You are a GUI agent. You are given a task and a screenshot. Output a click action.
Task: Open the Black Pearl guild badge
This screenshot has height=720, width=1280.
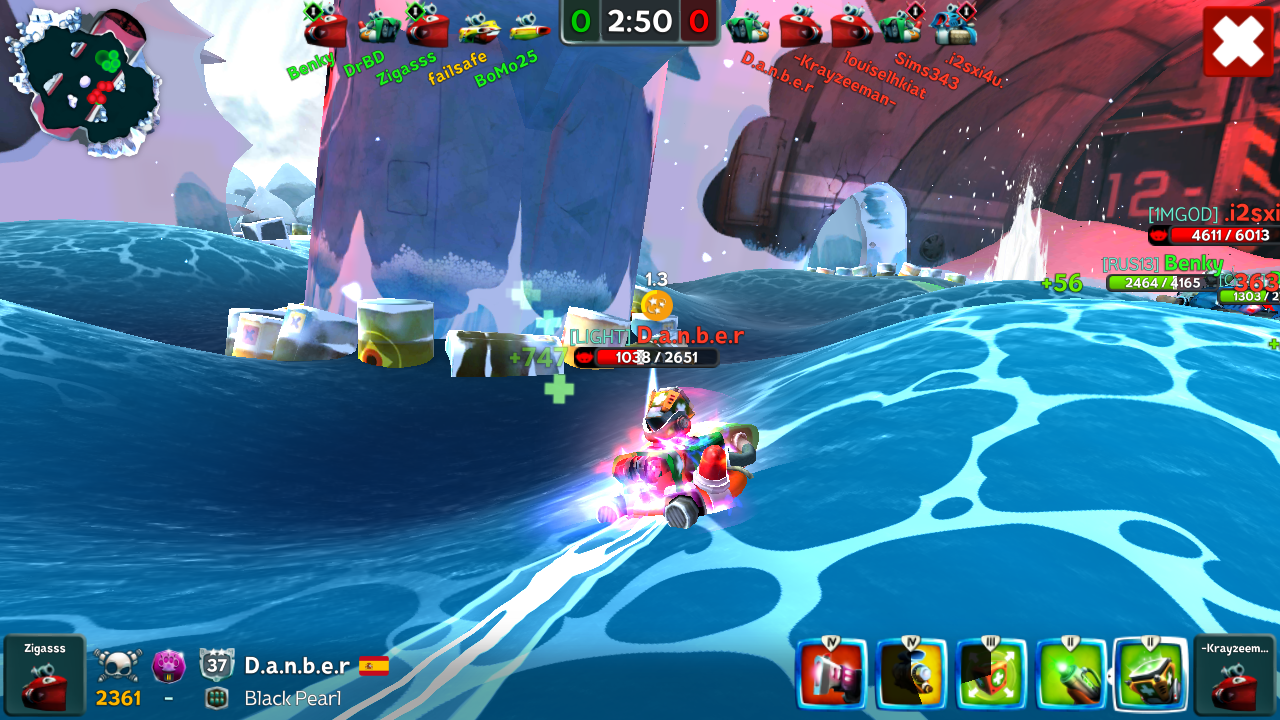pyautogui.click(x=217, y=698)
